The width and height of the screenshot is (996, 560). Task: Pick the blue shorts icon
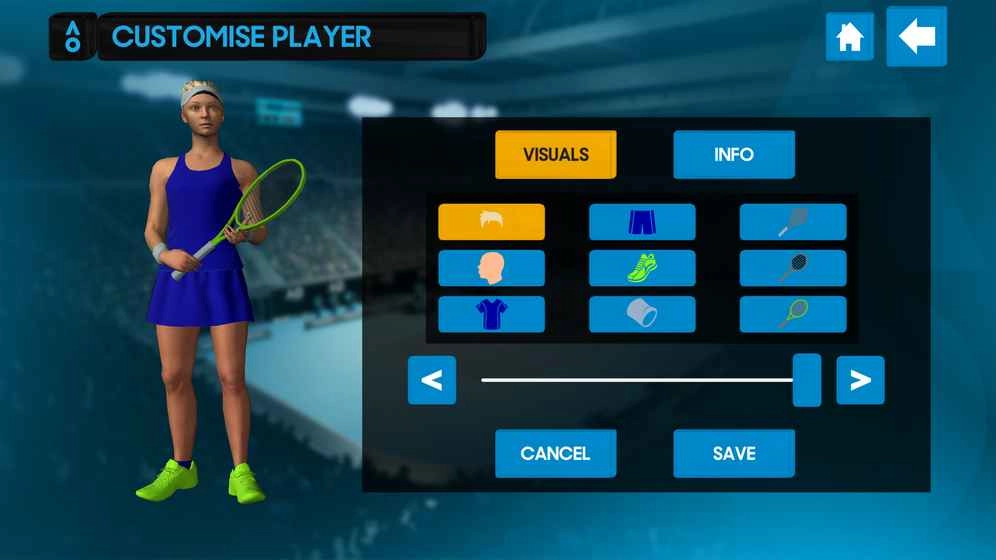click(x=641, y=222)
